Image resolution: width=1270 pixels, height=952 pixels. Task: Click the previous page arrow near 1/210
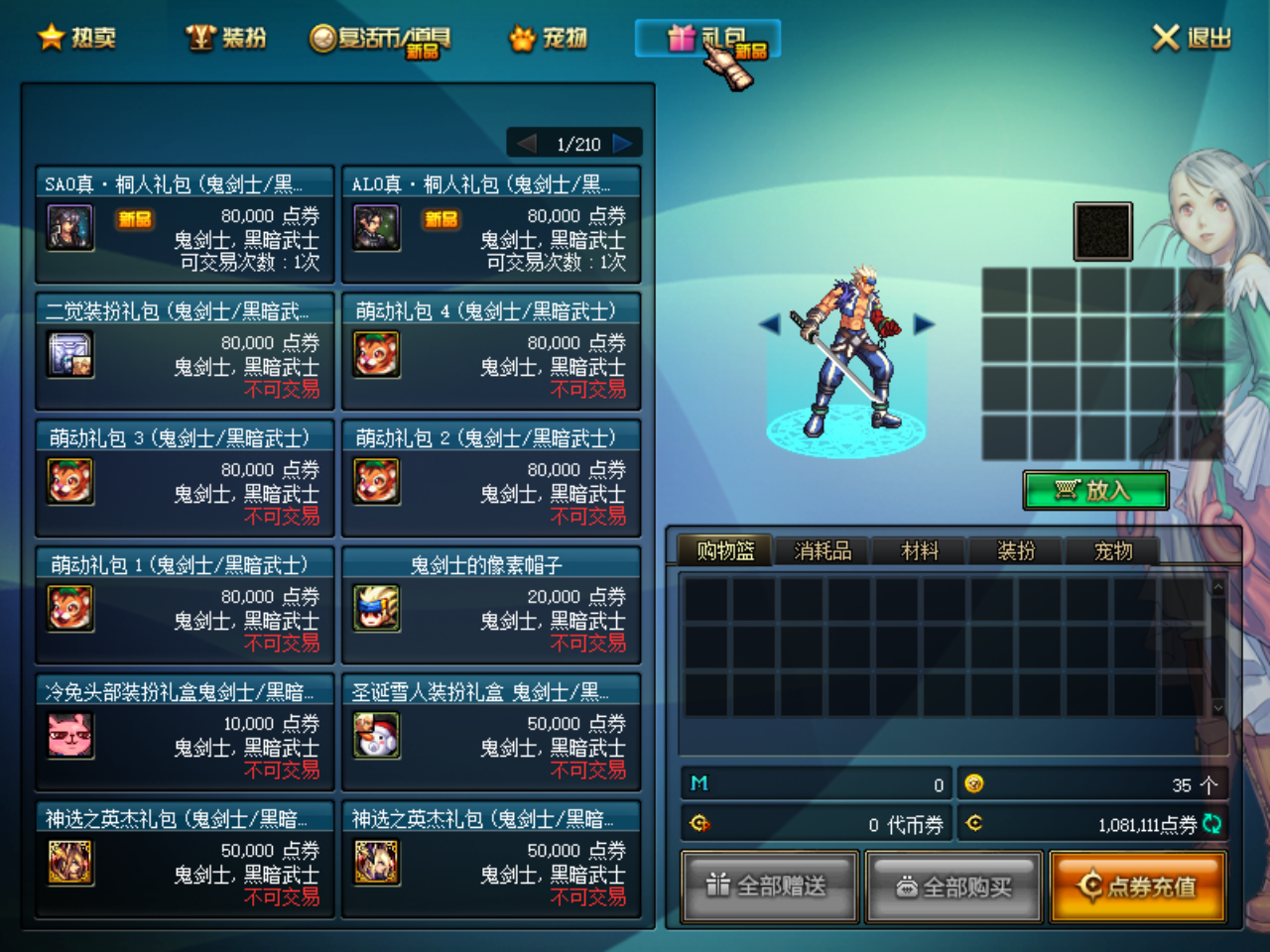coord(526,143)
